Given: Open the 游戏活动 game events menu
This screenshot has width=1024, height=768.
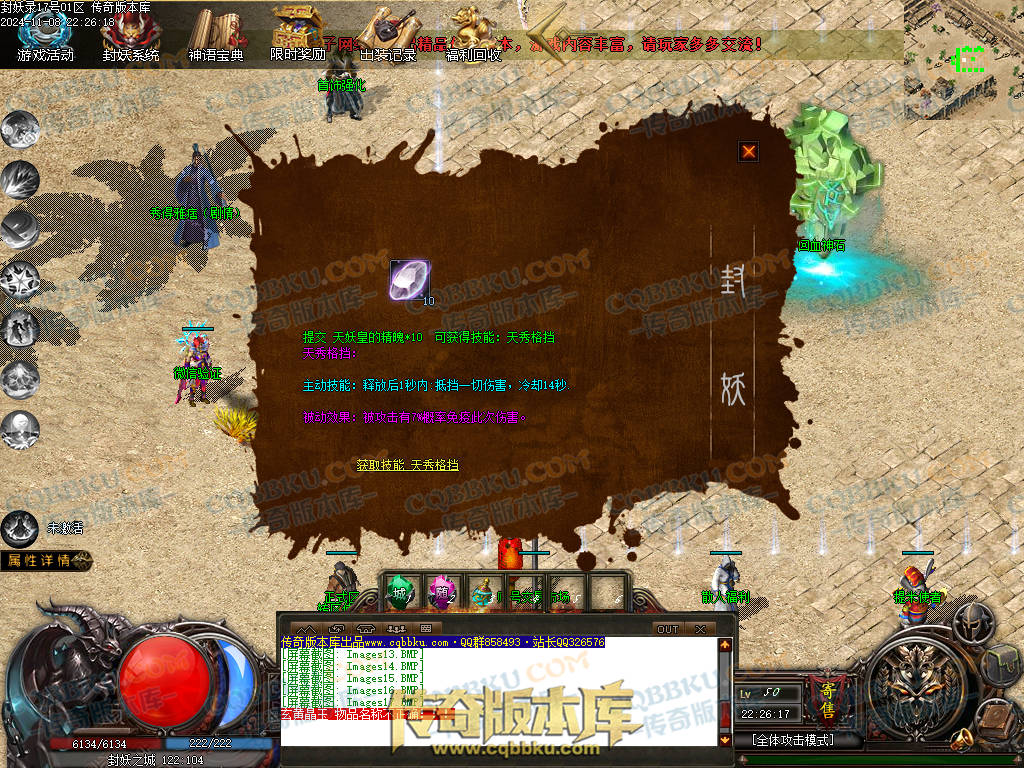Looking at the screenshot, I should point(45,35).
